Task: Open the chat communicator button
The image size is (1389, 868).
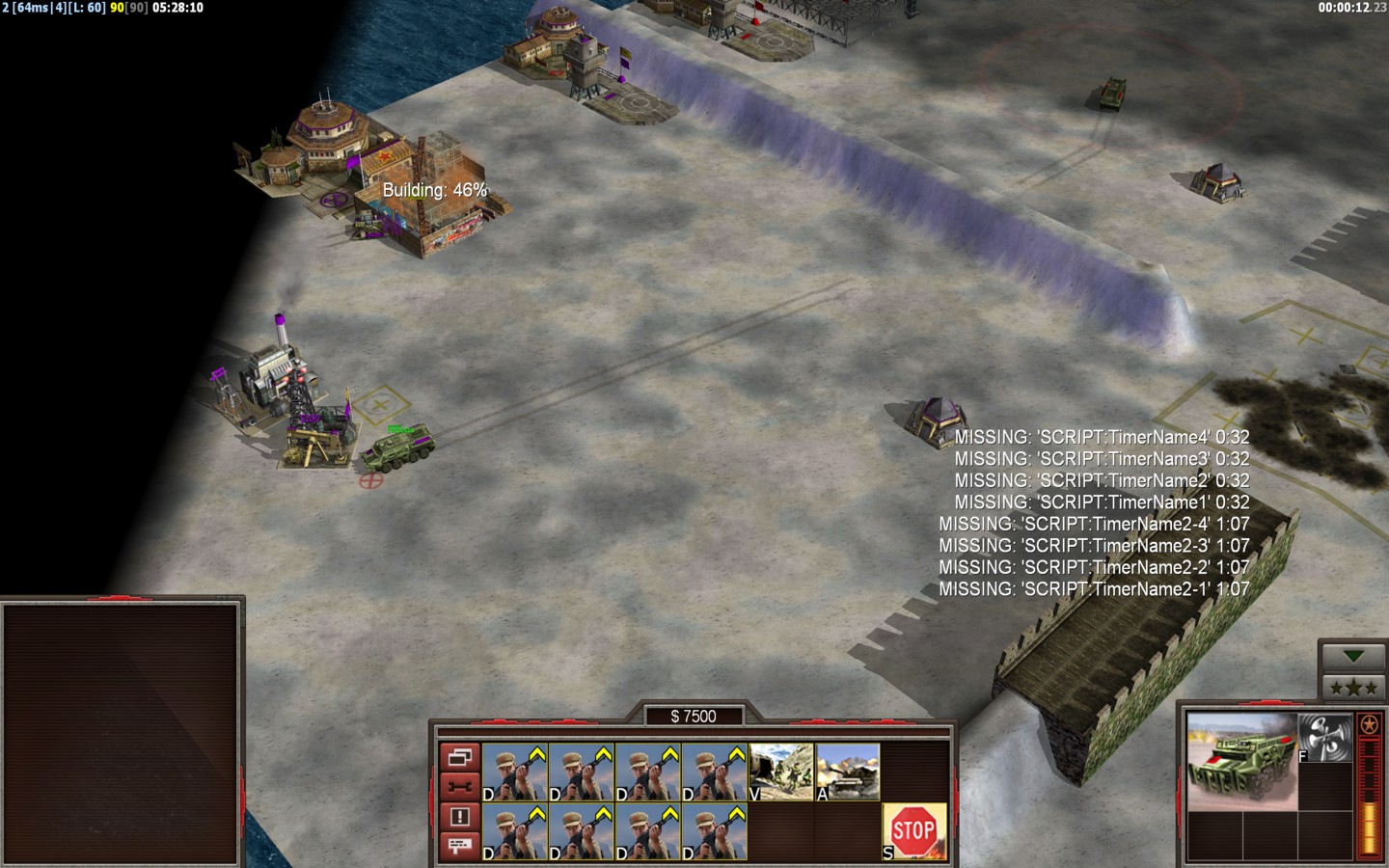Action: pyautogui.click(x=459, y=846)
